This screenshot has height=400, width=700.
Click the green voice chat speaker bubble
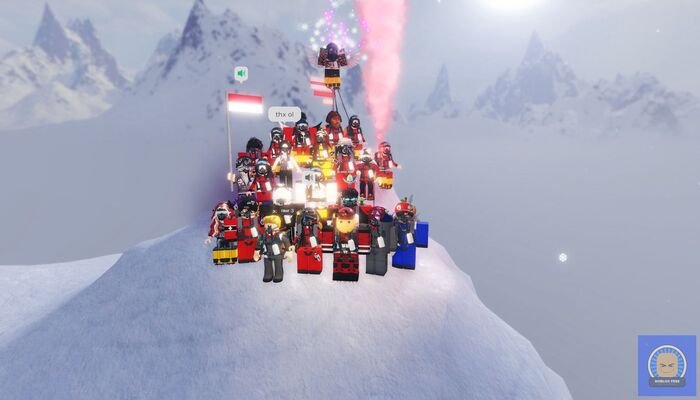(241, 73)
